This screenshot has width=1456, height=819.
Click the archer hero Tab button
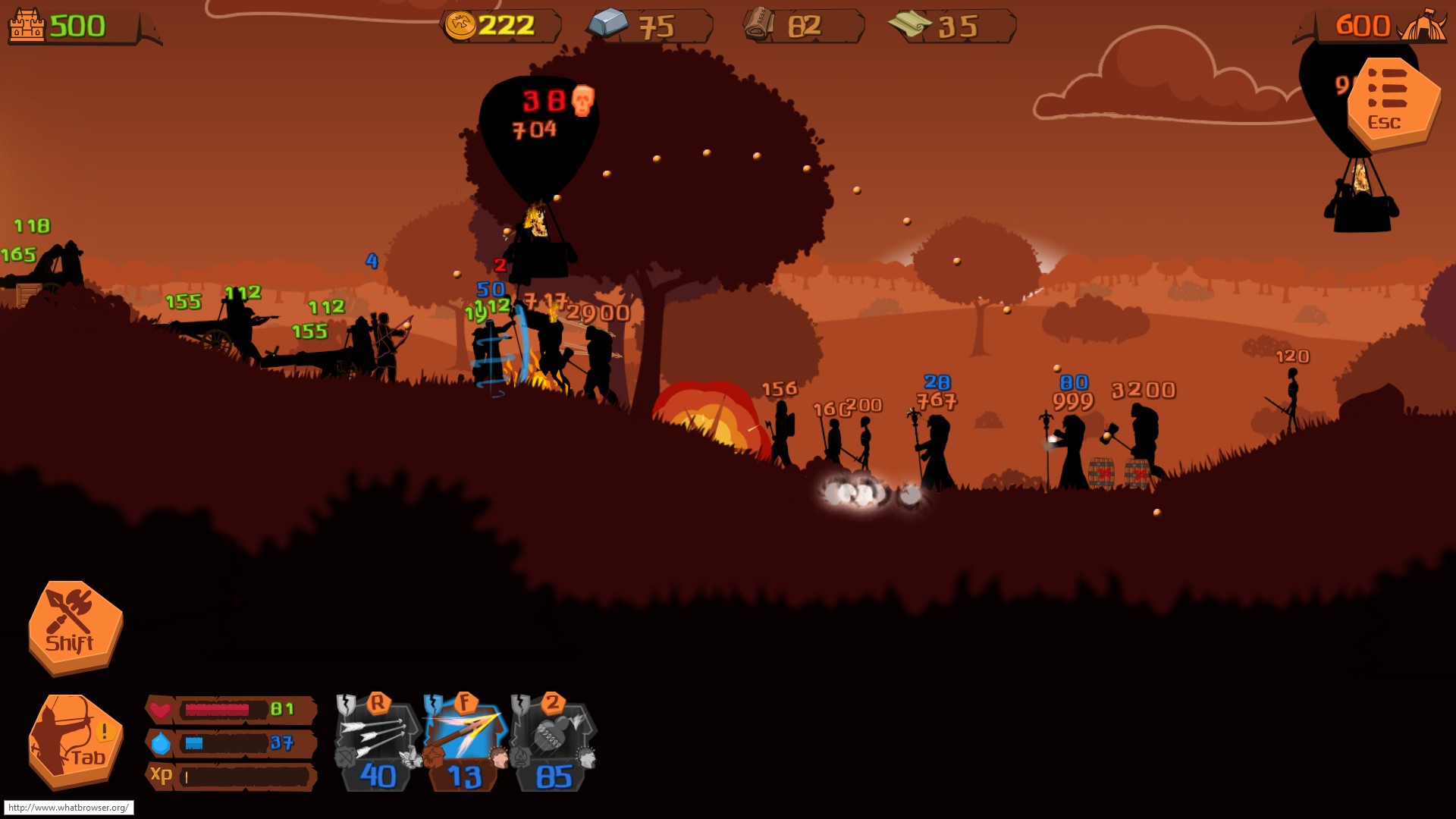click(x=74, y=741)
